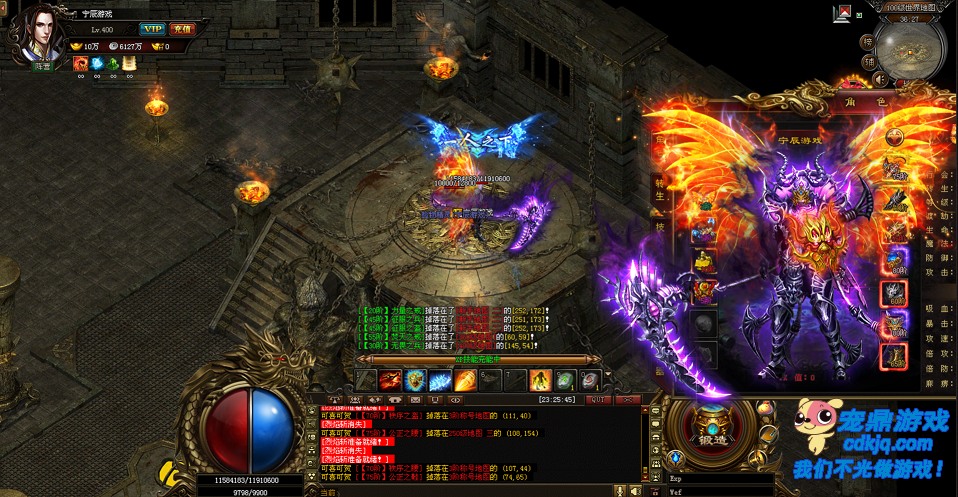Screen dimensions: 958x497
Task: Click the red 充值 recharge button
Action: pyautogui.click(x=182, y=29)
